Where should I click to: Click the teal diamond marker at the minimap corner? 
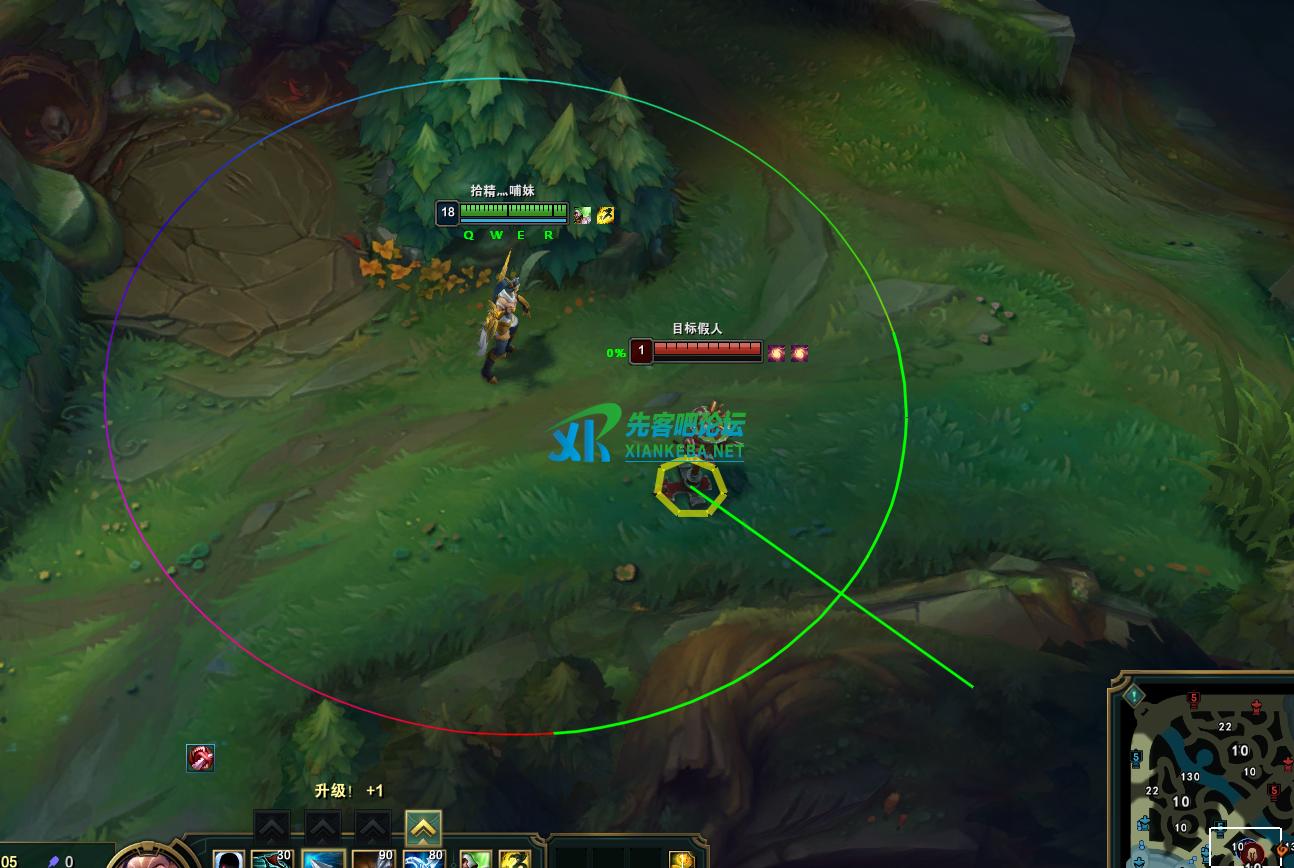pyautogui.click(x=1134, y=695)
